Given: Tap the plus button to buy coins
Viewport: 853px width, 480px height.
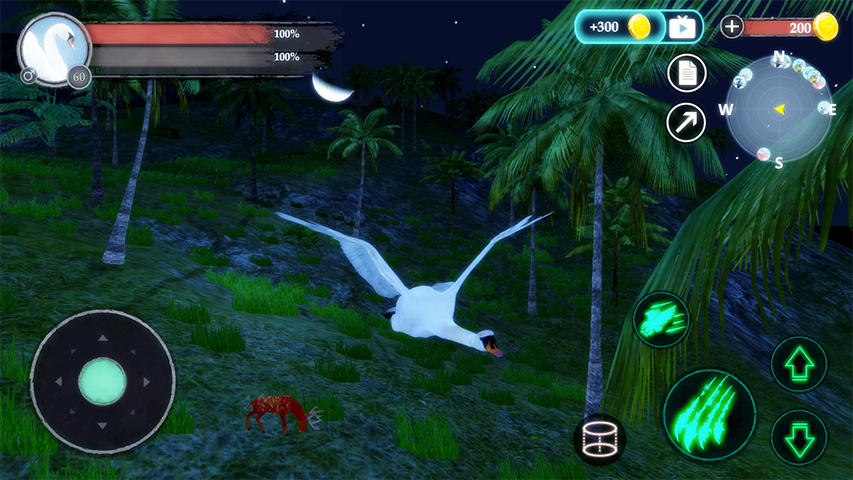Looking at the screenshot, I should point(732,27).
